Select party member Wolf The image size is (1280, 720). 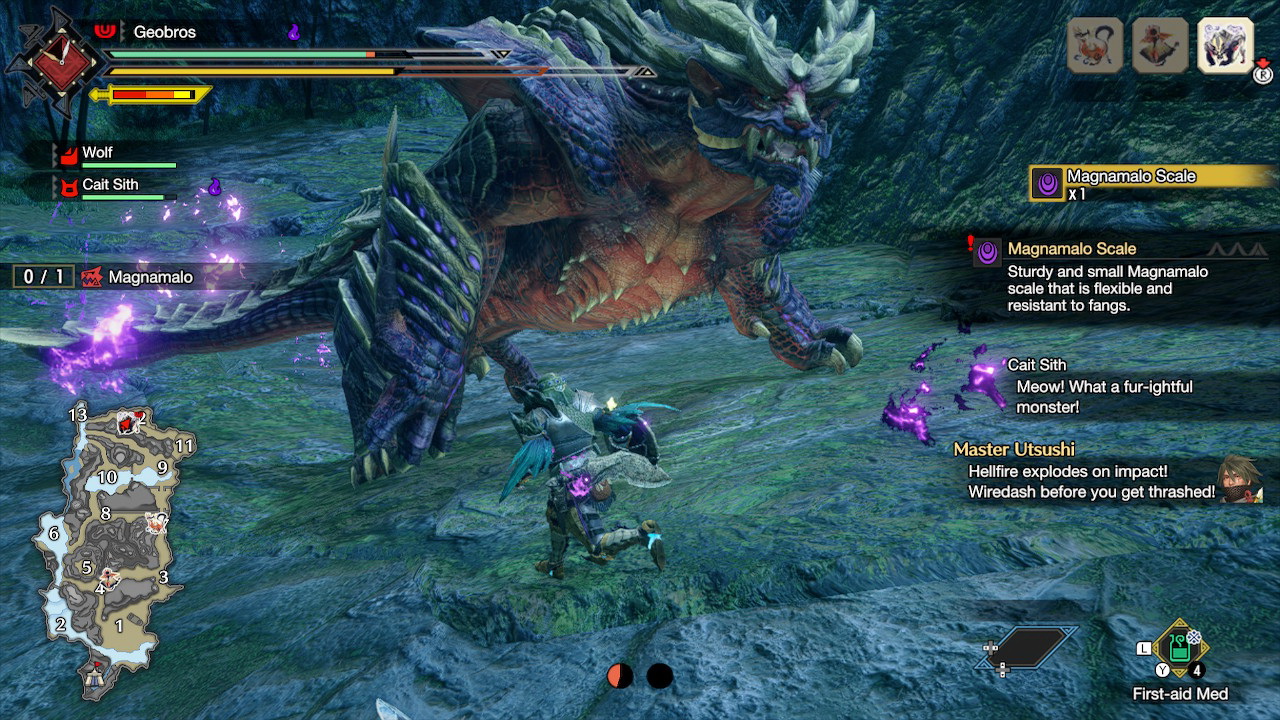[97, 153]
